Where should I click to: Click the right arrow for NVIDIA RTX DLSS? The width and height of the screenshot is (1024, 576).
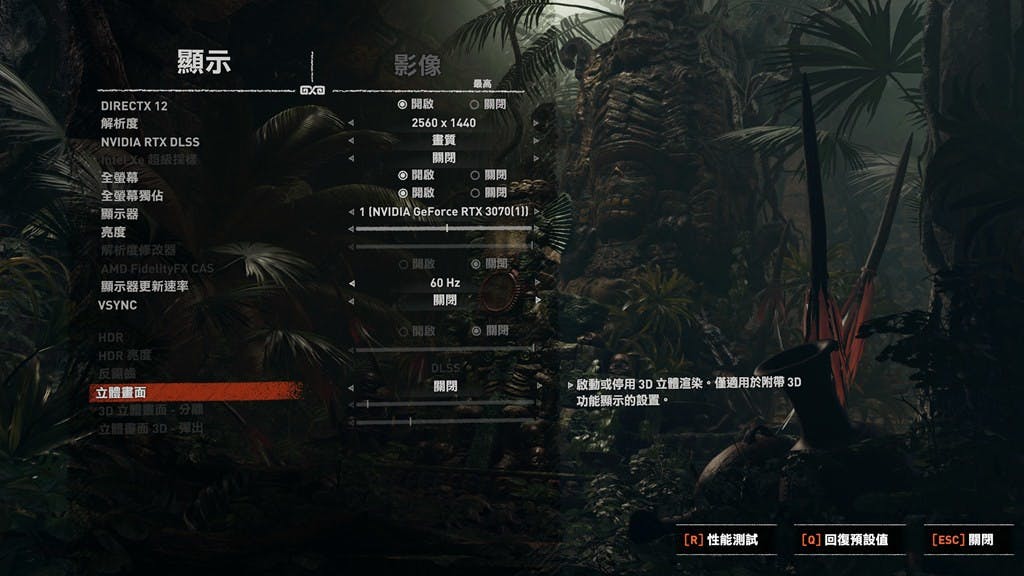pyautogui.click(x=537, y=141)
